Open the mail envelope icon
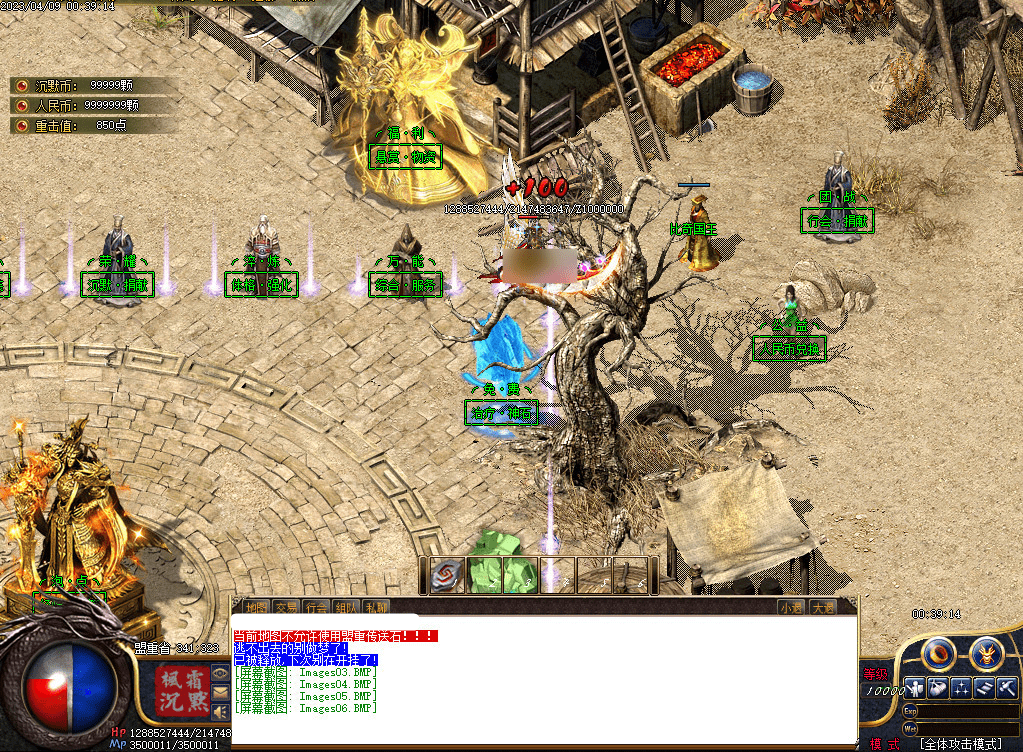1023x752 pixels. click(219, 691)
